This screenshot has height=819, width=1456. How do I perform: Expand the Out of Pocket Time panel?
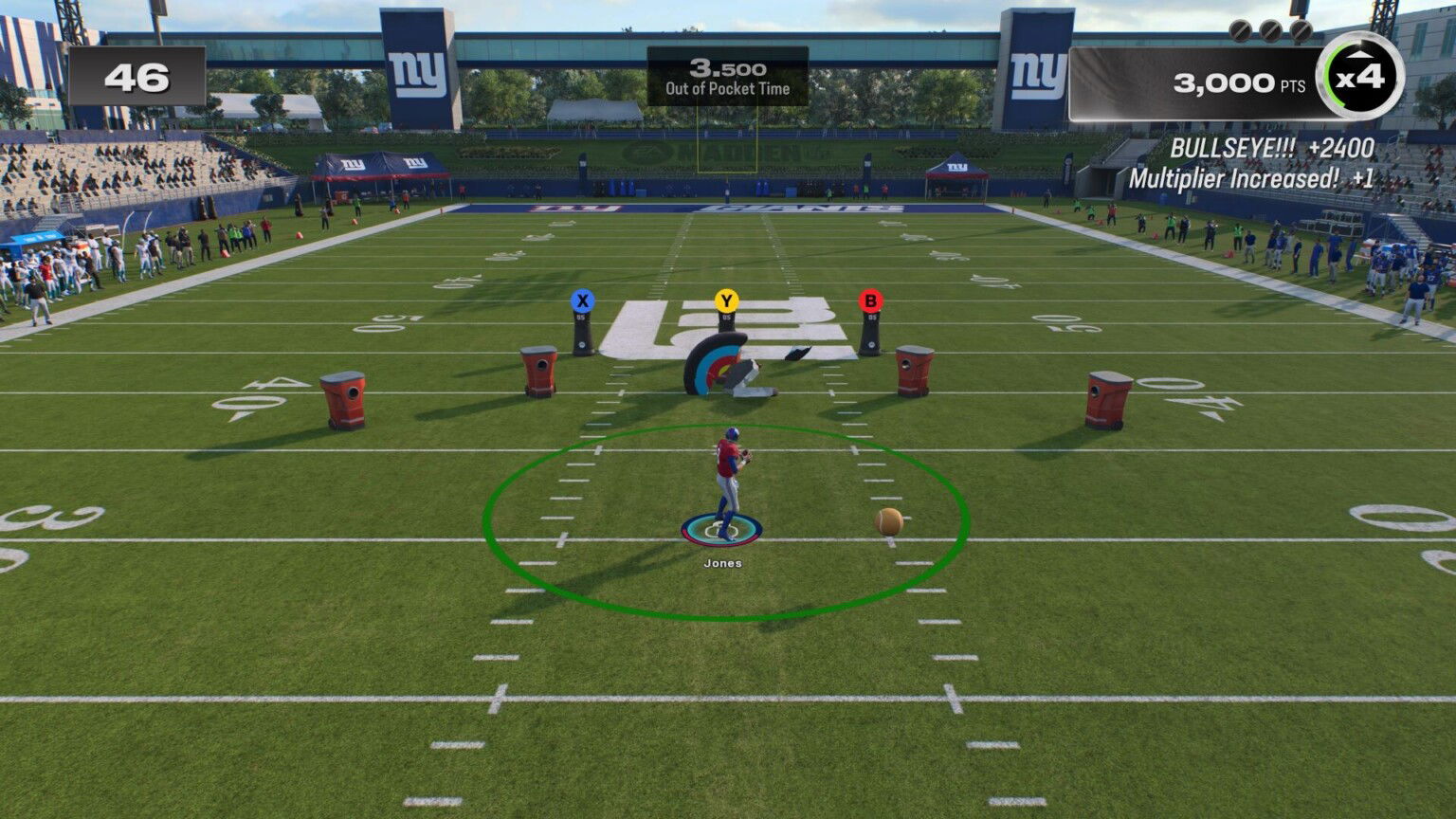(727, 78)
